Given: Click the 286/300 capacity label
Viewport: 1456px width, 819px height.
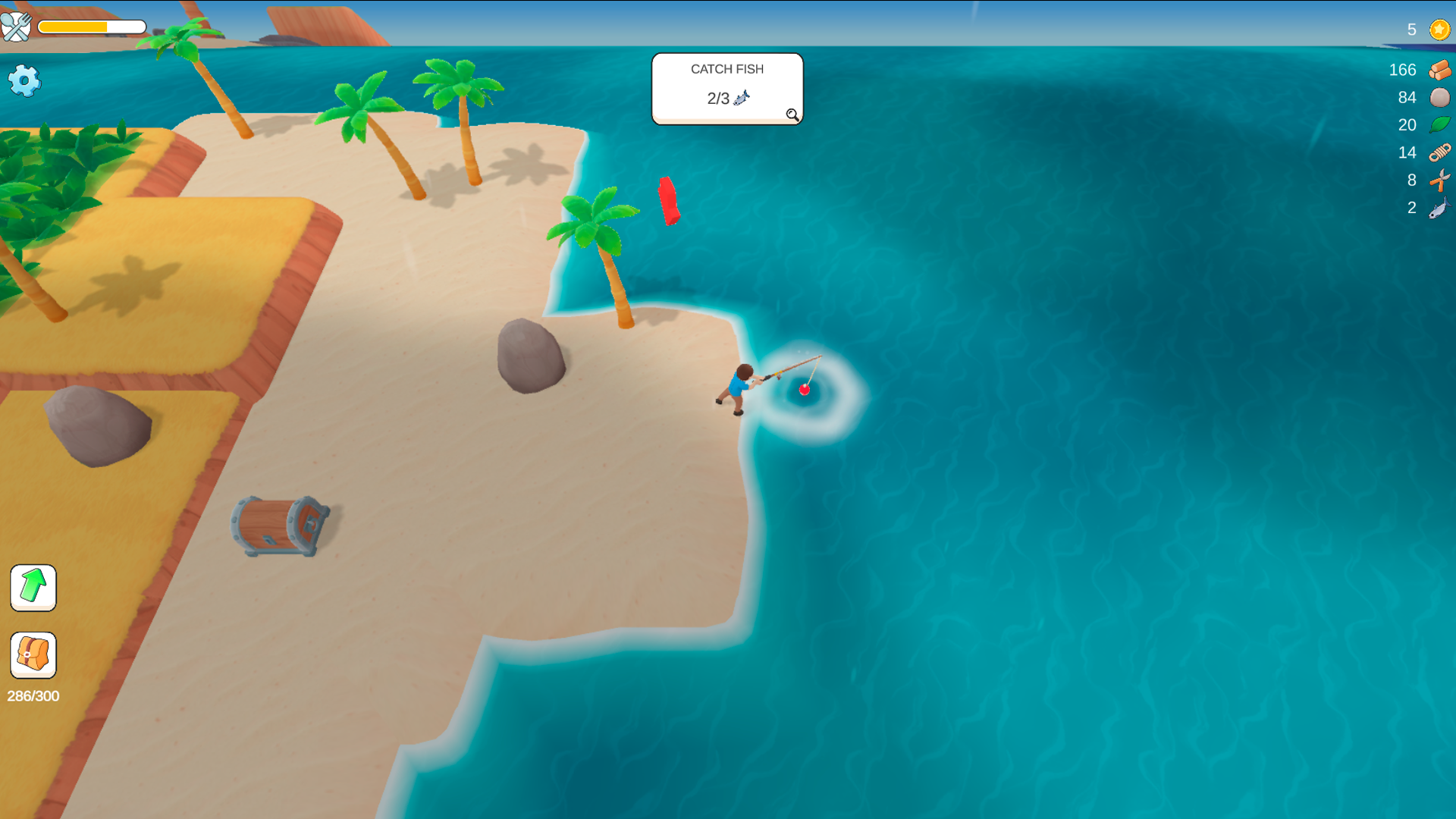Looking at the screenshot, I should [33, 695].
